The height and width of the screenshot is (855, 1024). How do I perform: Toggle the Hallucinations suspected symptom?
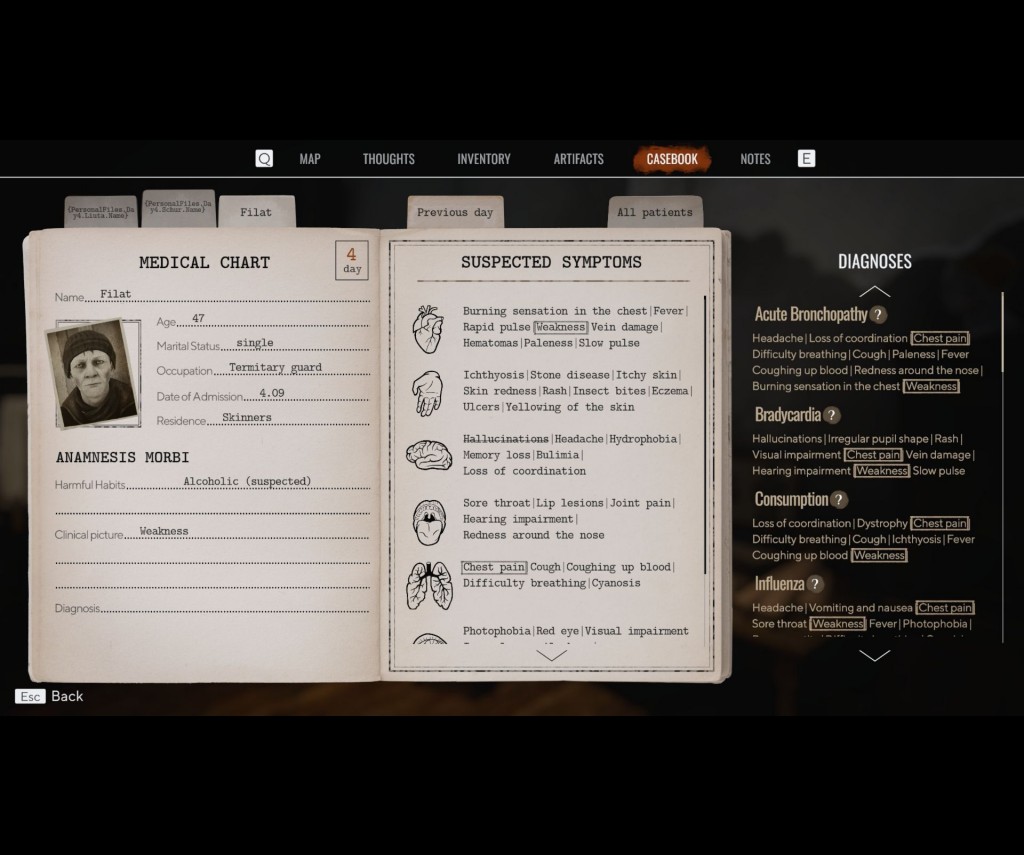point(506,439)
